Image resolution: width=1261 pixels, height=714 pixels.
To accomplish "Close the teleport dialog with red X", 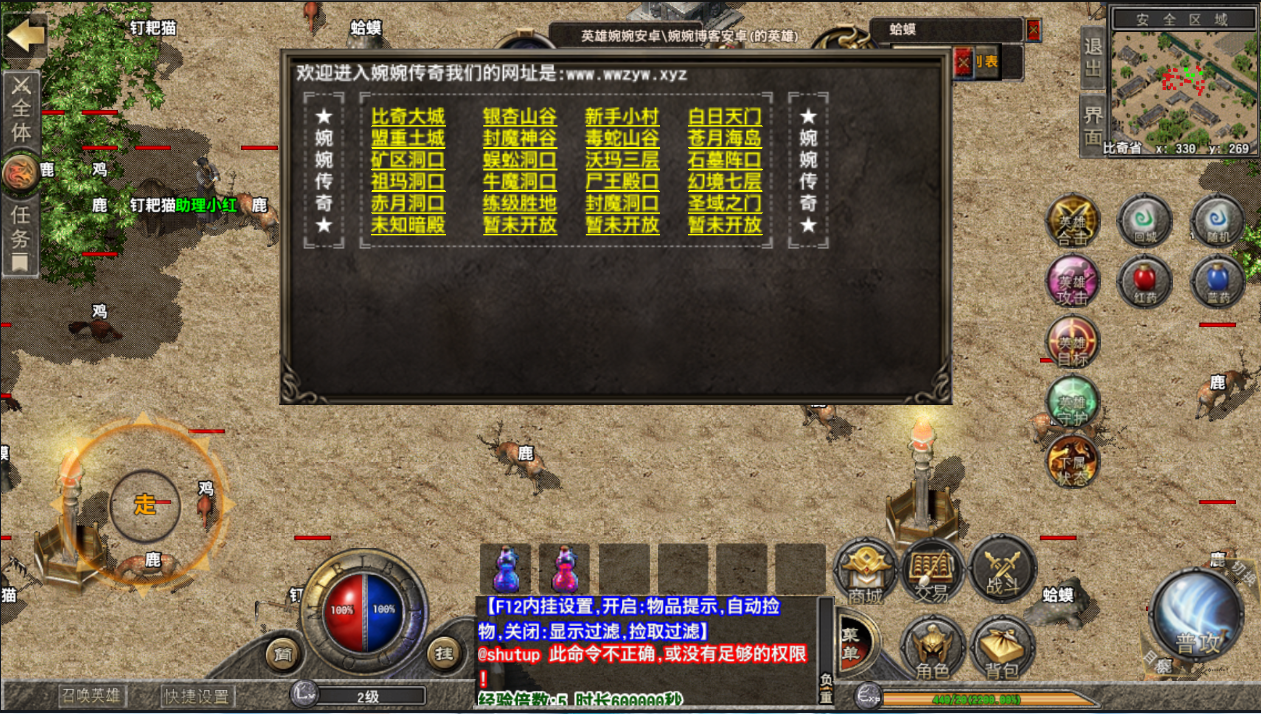I will coord(963,62).
